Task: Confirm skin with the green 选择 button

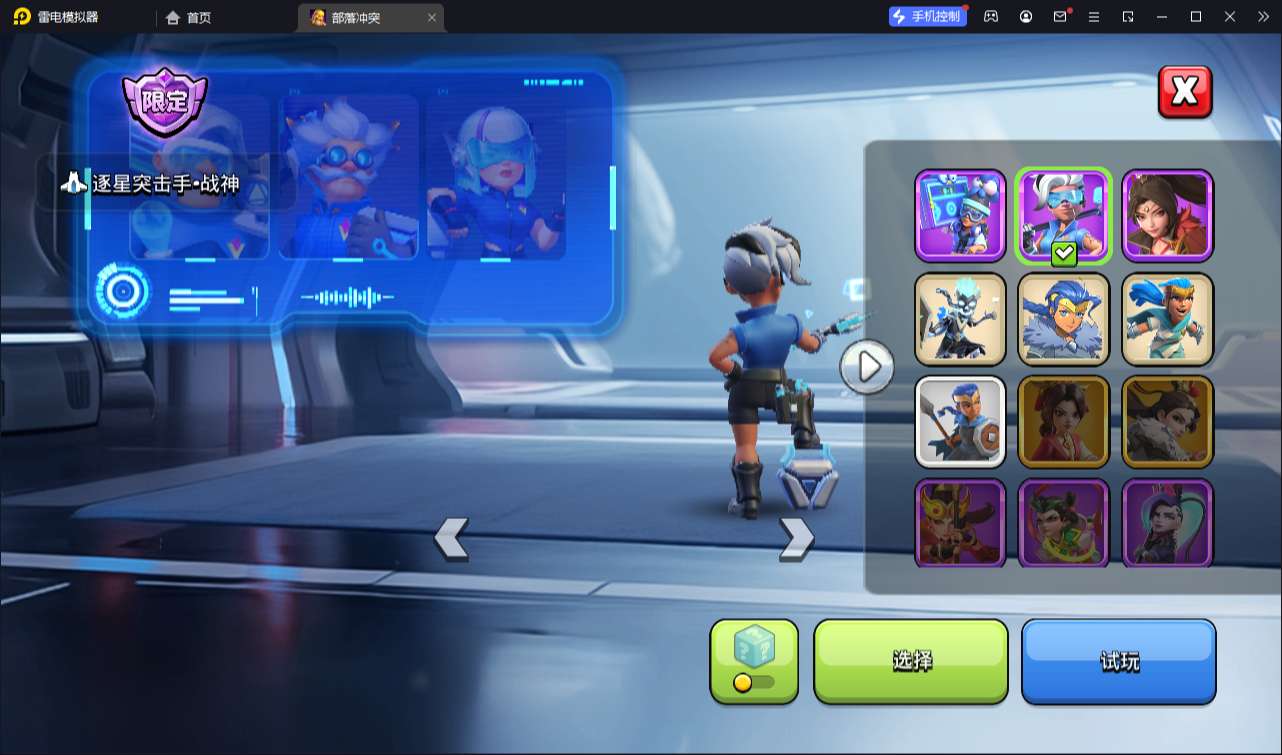Action: (x=911, y=661)
